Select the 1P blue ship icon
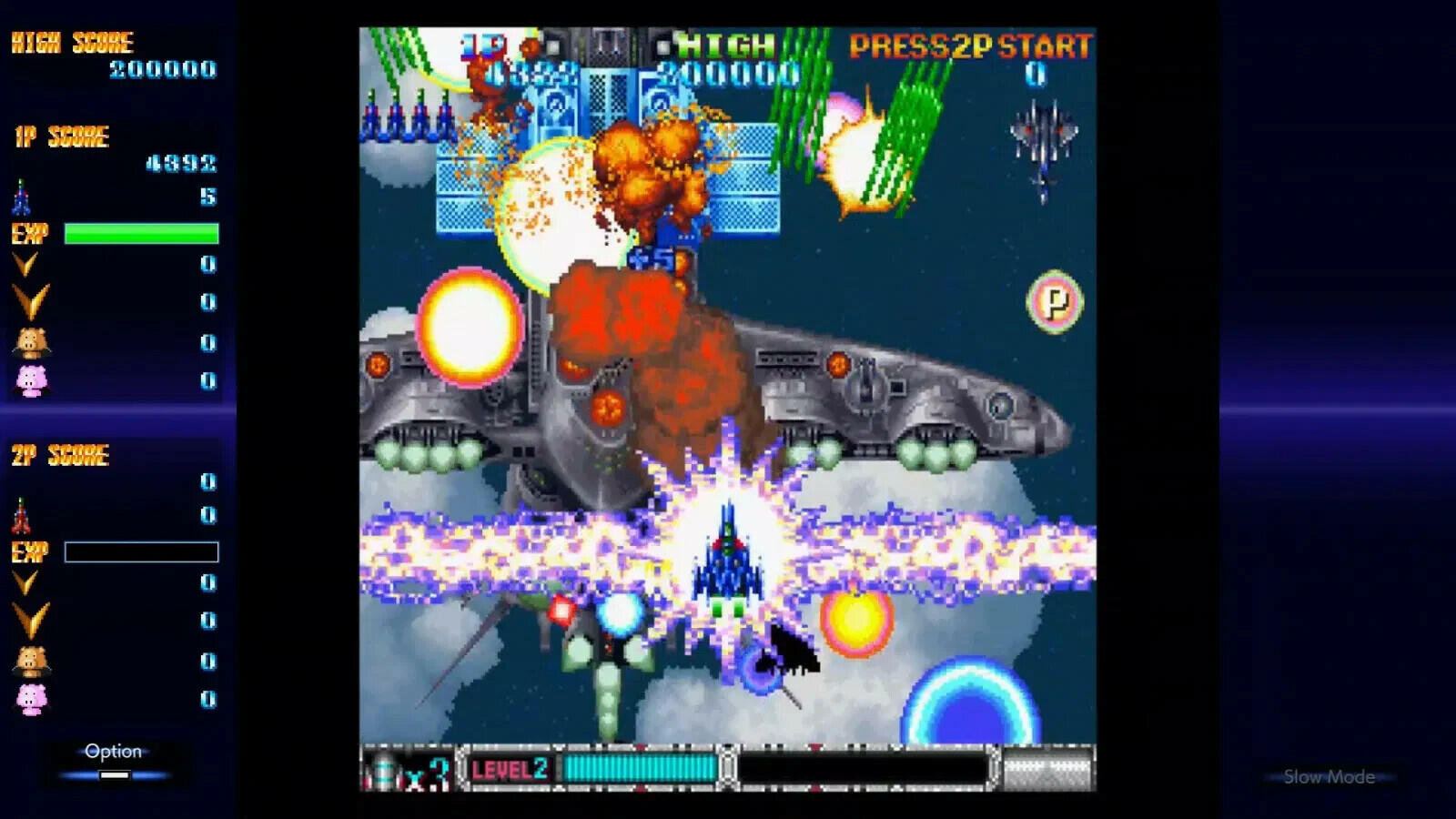Viewport: 1456px width, 819px height. point(23,195)
